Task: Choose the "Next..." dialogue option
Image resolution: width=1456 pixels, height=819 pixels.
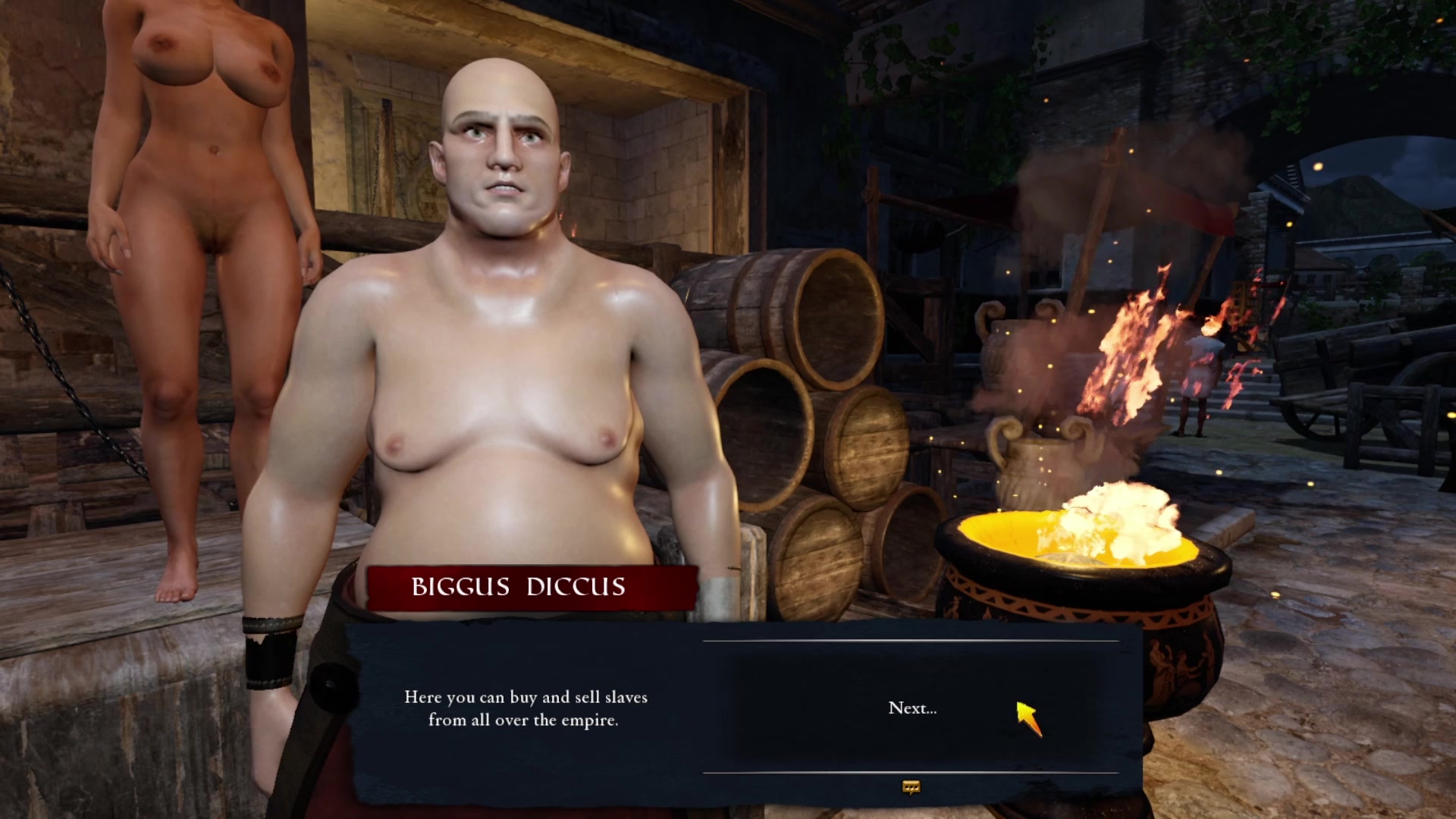Action: tap(912, 708)
